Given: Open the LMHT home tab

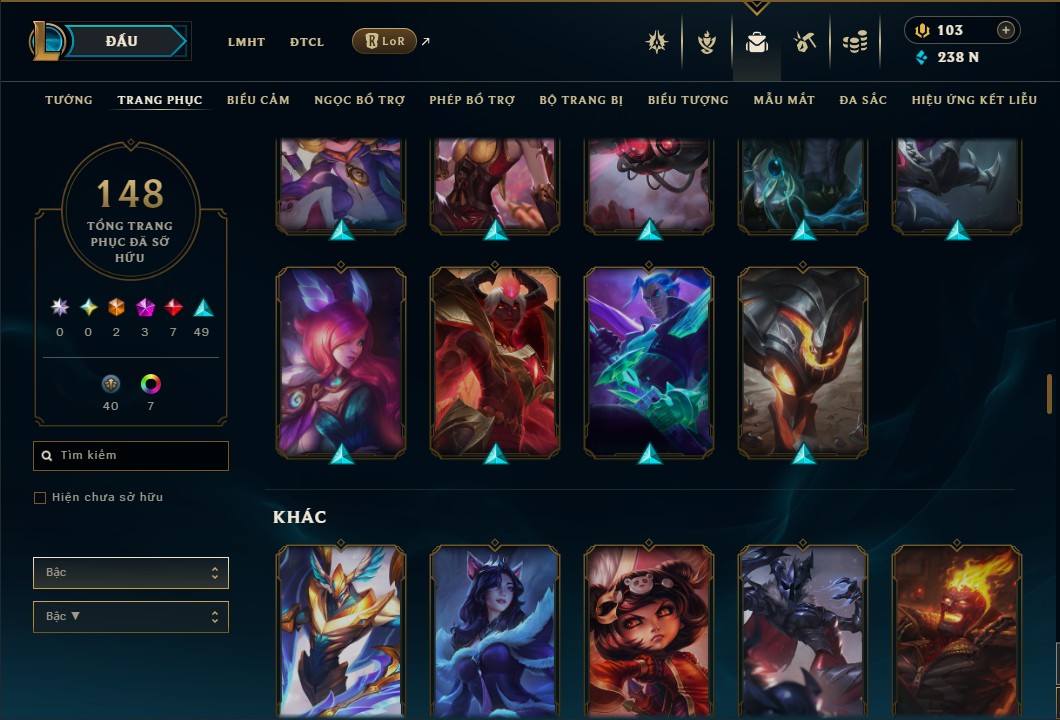Looking at the screenshot, I should [246, 42].
